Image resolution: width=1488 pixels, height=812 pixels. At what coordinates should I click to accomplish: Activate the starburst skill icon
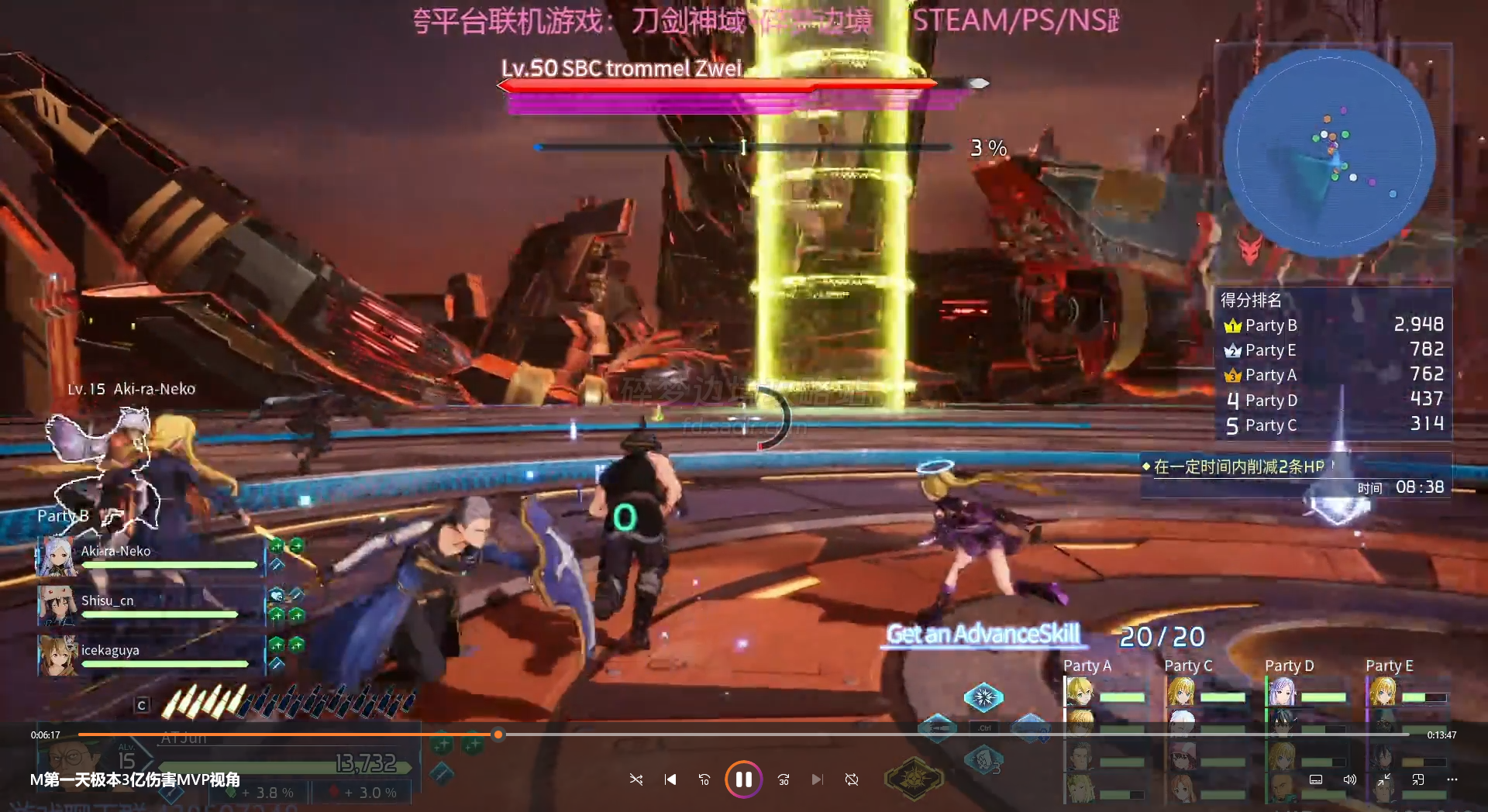click(x=983, y=697)
